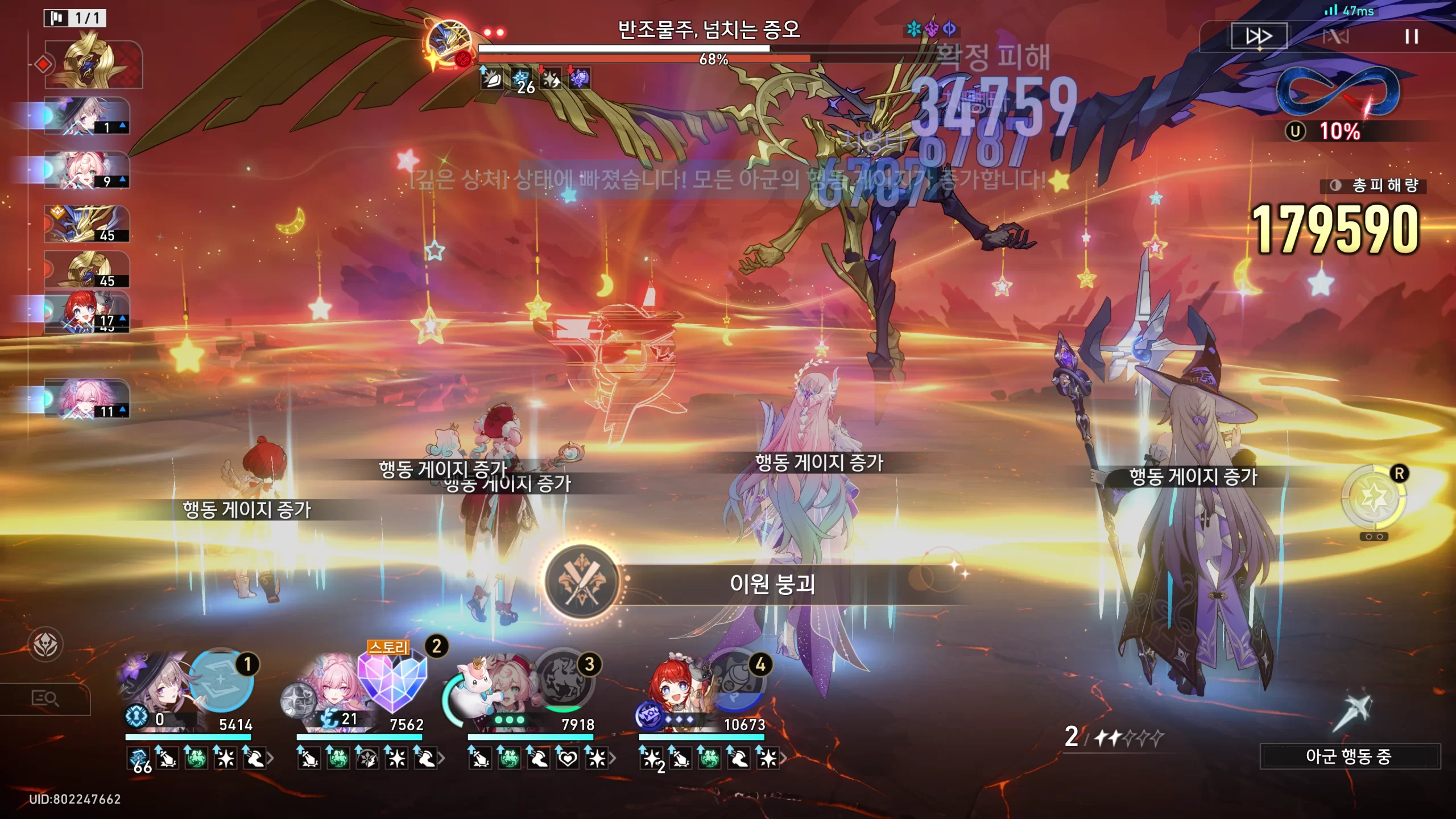Activate the star skill wheel button
Screen dimensions: 1456x819
point(1373,498)
